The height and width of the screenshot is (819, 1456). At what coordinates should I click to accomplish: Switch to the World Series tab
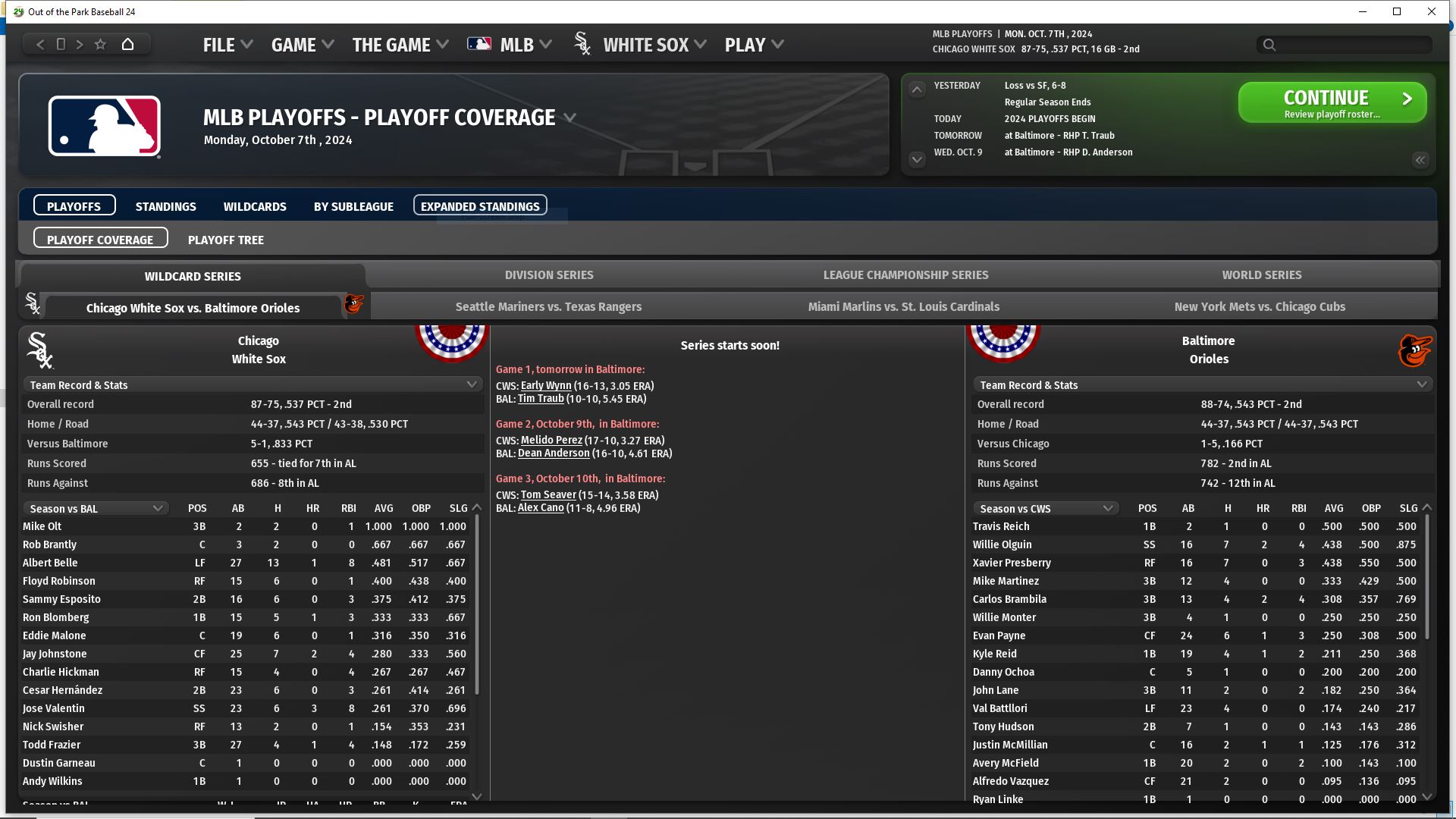(1261, 275)
